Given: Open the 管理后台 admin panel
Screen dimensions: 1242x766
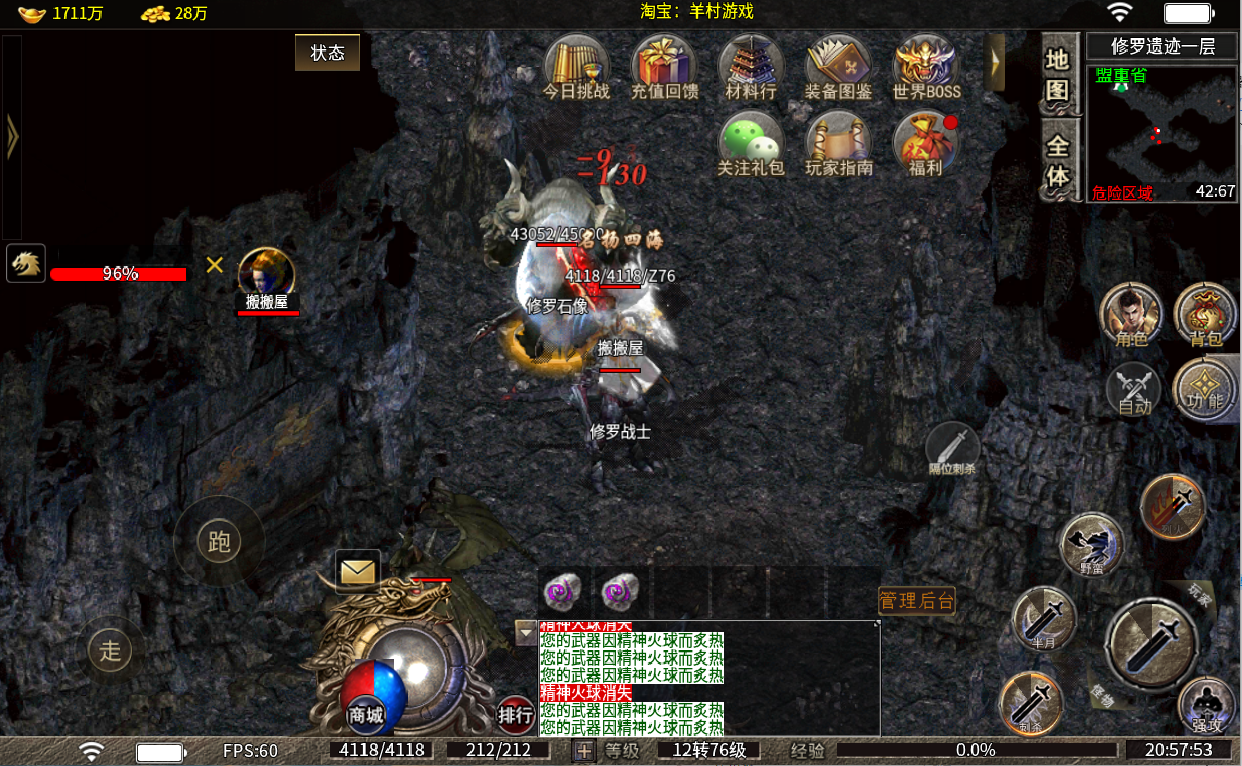Looking at the screenshot, I should (916, 600).
